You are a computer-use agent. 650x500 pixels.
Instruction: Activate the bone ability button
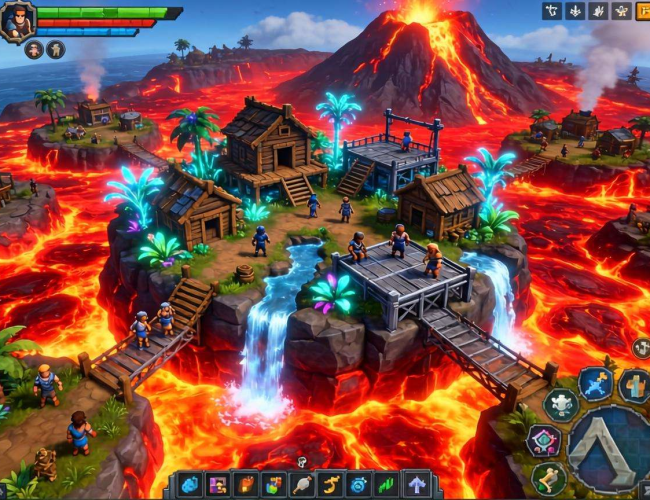[x=548, y=477]
